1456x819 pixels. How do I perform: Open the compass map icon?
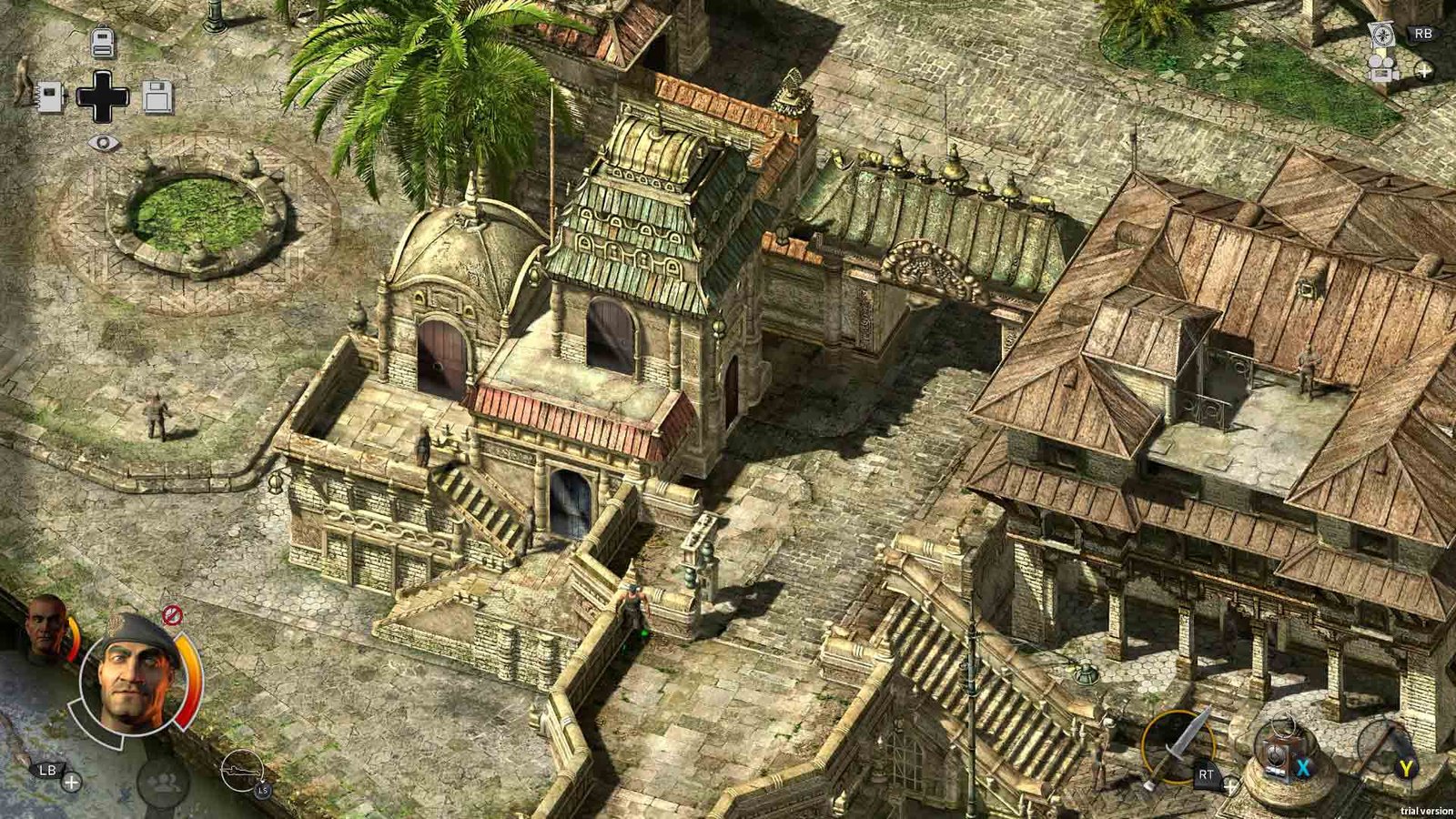click(1381, 35)
